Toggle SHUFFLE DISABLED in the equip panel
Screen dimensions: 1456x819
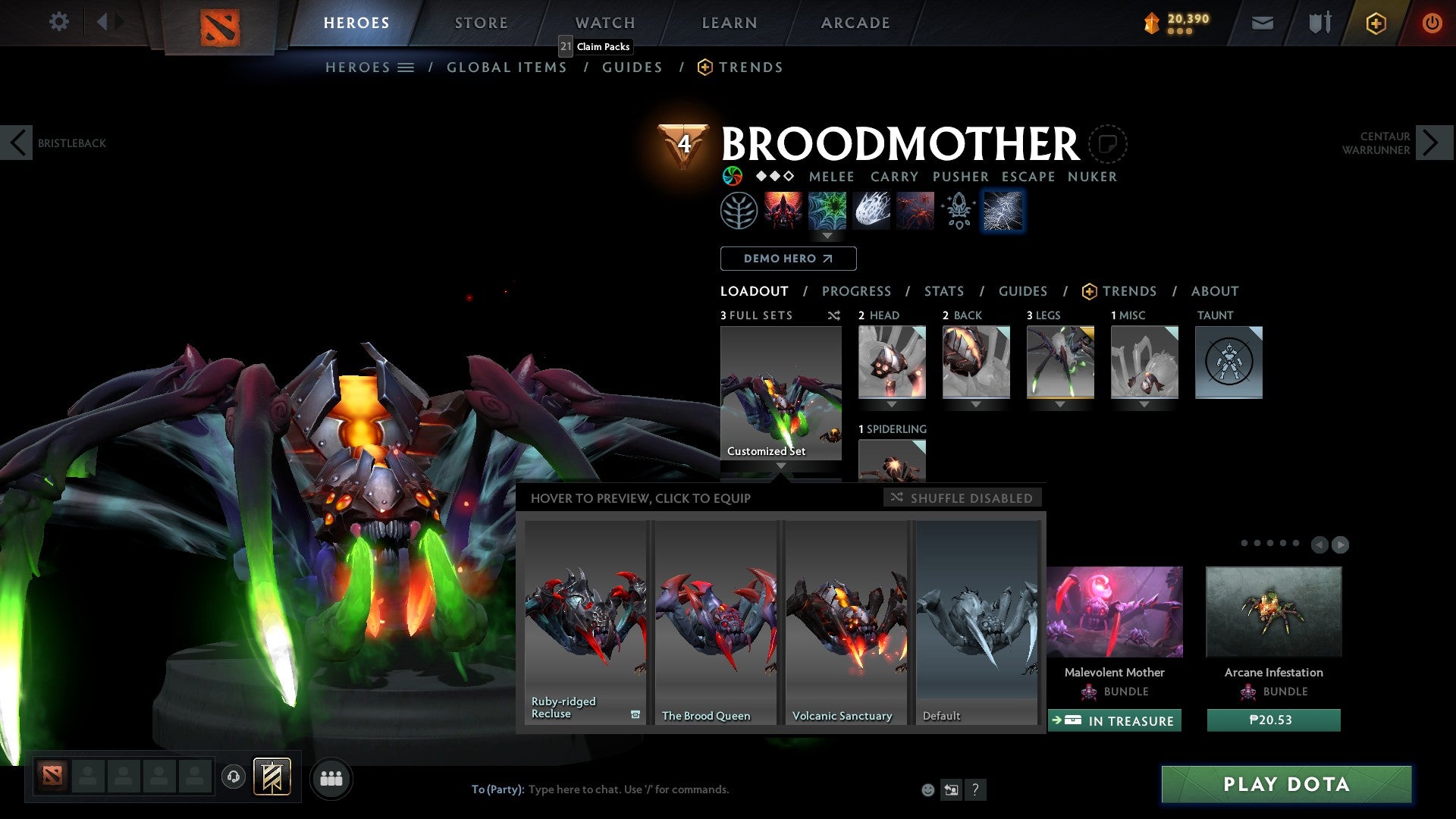coord(962,498)
